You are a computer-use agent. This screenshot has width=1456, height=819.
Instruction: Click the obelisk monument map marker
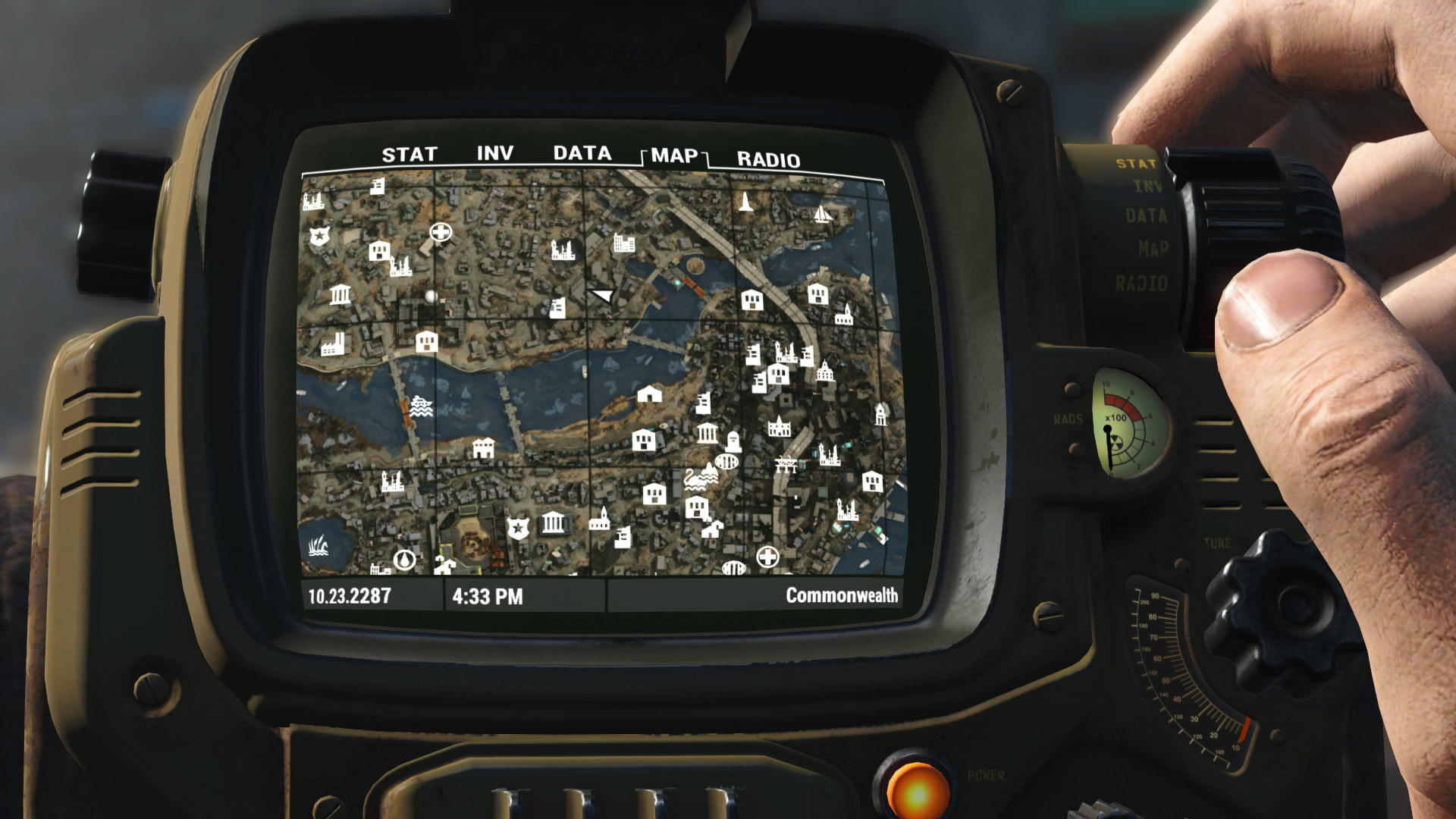click(746, 202)
